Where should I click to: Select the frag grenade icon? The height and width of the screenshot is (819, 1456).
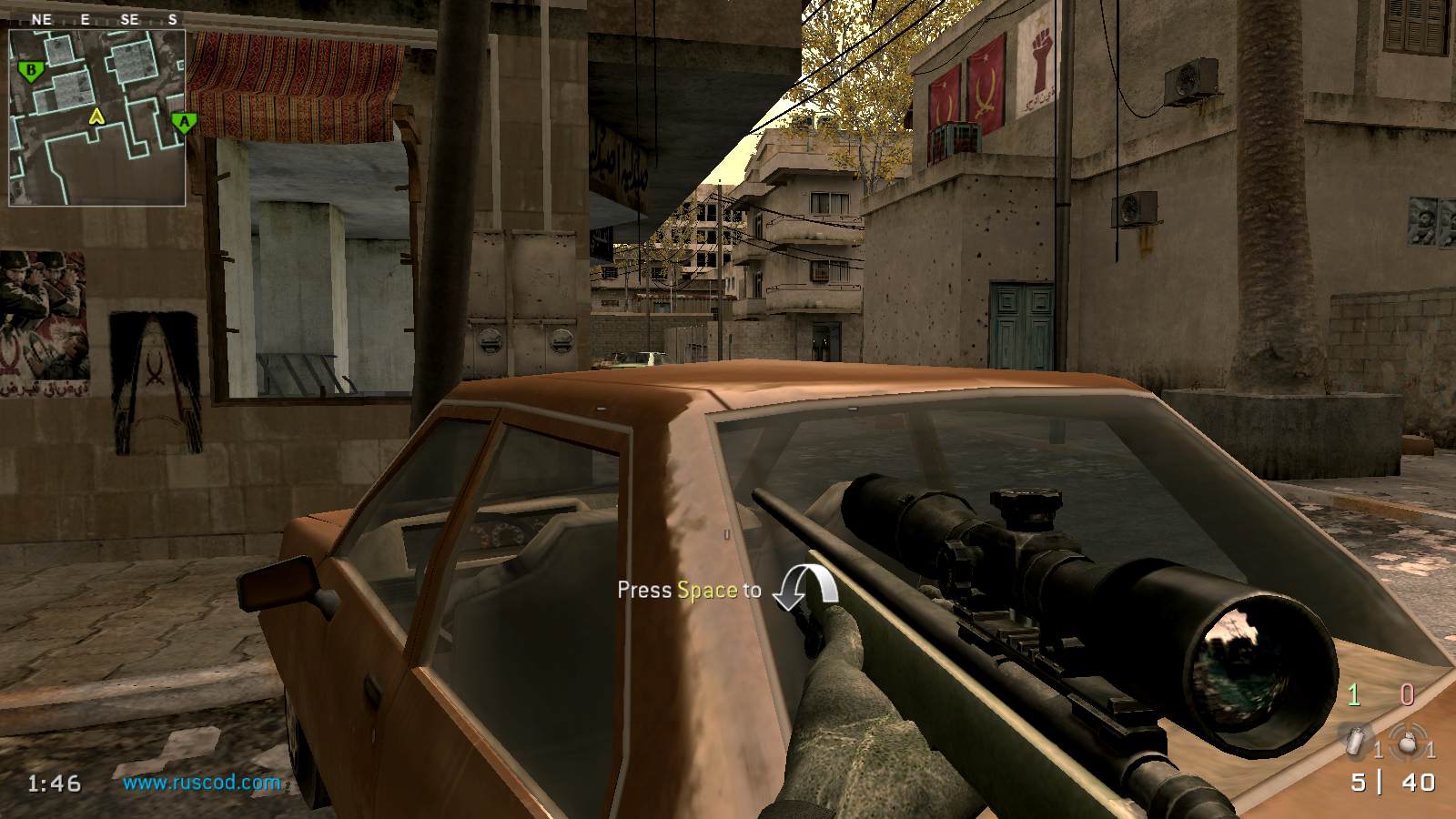tap(1407, 743)
